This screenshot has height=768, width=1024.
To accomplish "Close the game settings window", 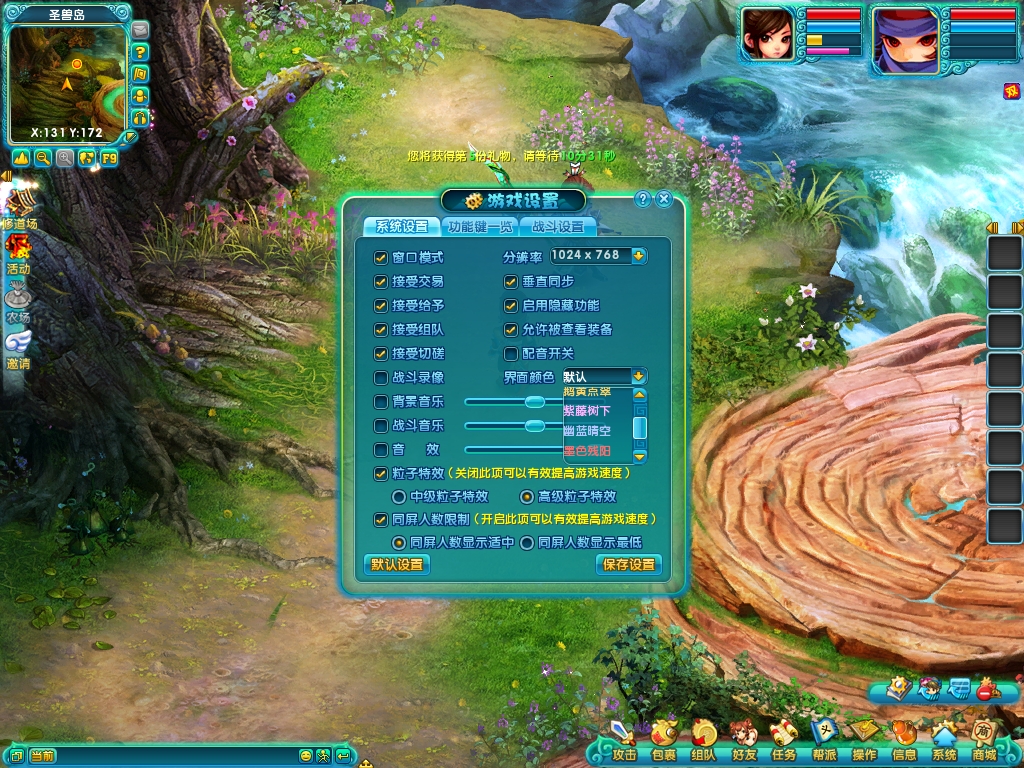I will 664,199.
